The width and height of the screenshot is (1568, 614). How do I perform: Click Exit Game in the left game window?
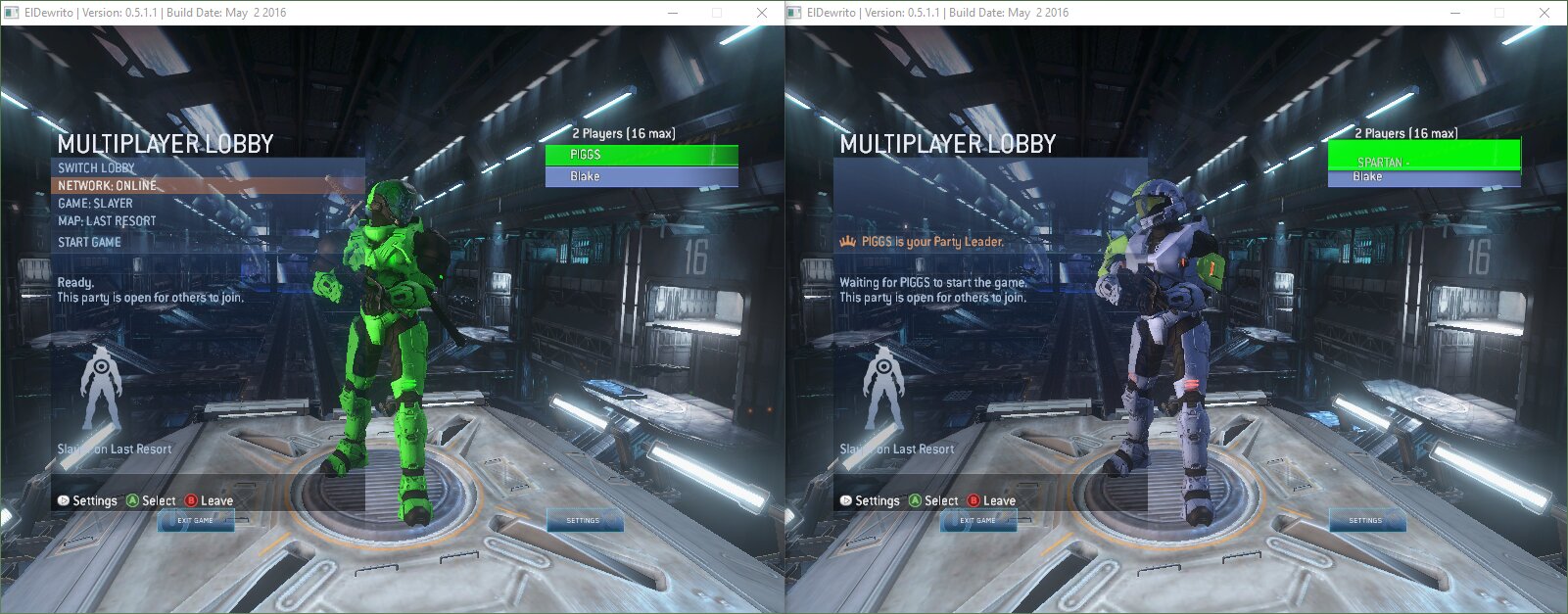(x=195, y=521)
